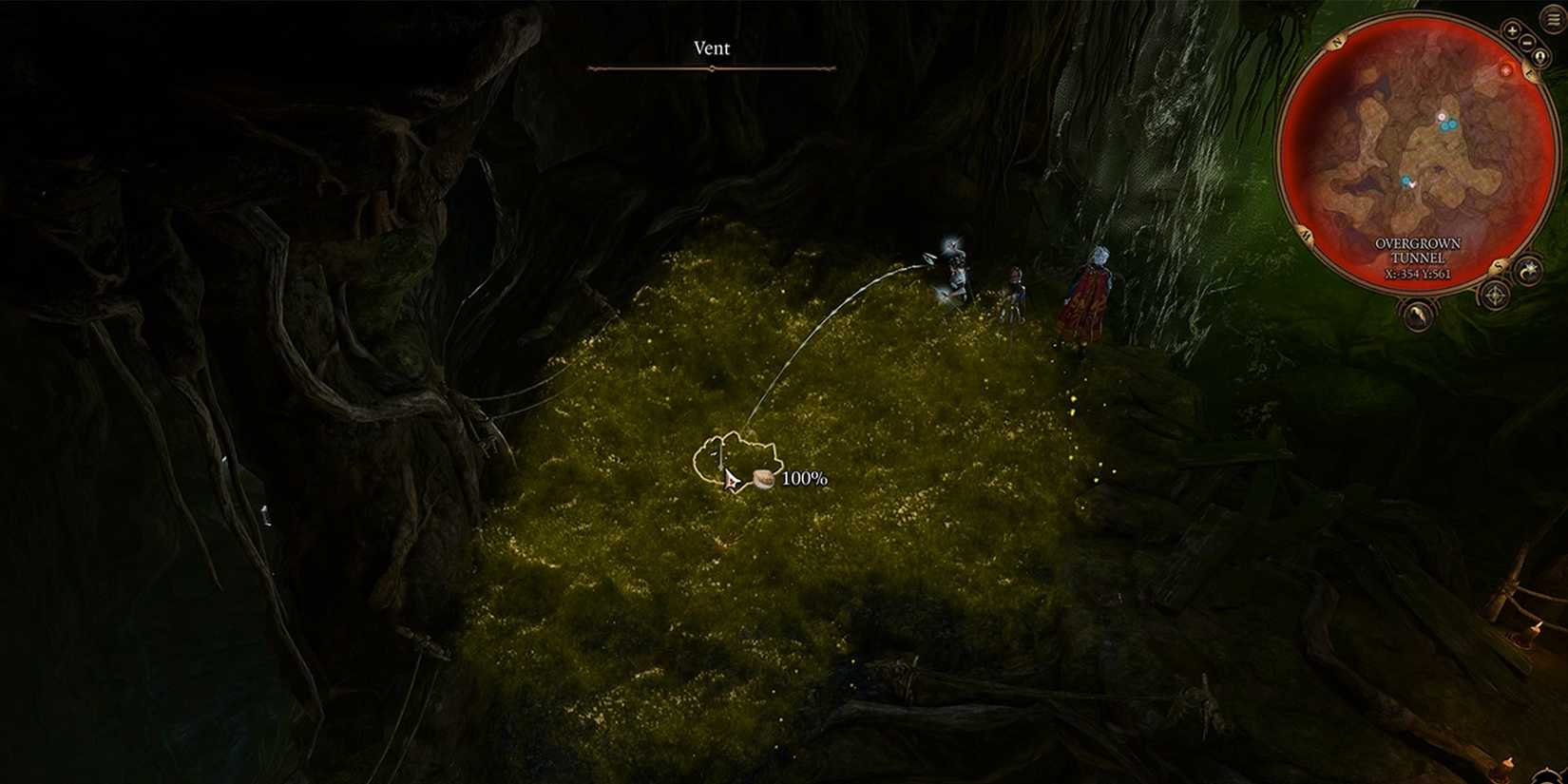The image size is (1568, 784).
Task: Click the compass rose below the minimap
Action: 1494,296
